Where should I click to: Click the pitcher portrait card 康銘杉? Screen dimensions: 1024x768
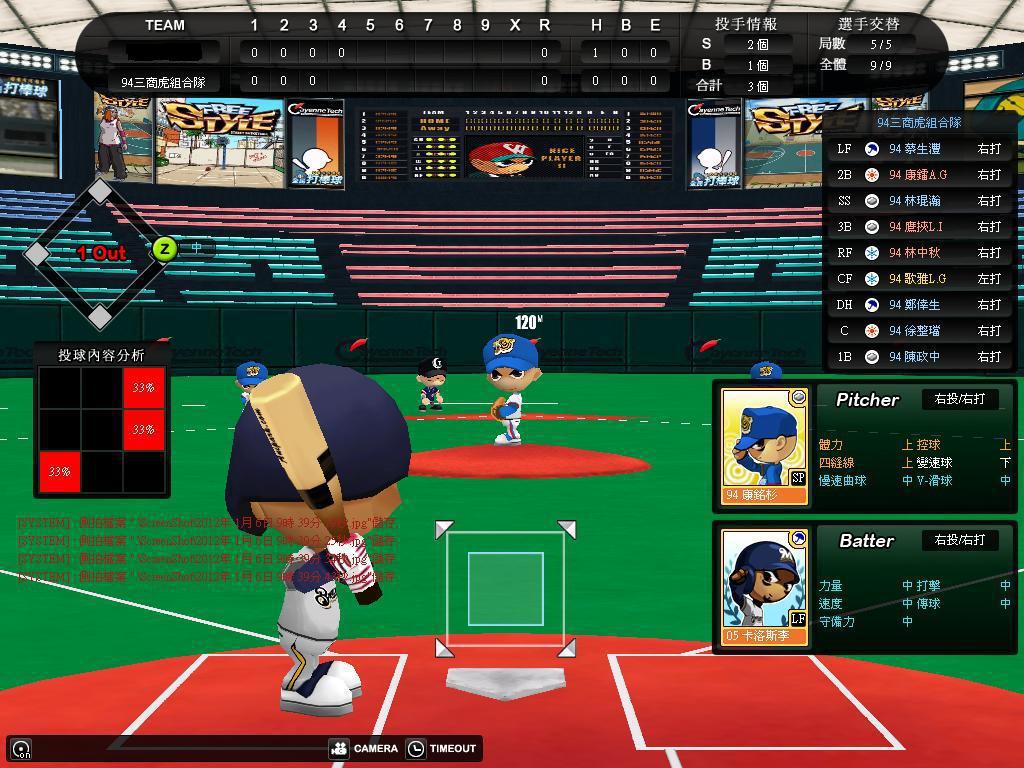[x=764, y=445]
